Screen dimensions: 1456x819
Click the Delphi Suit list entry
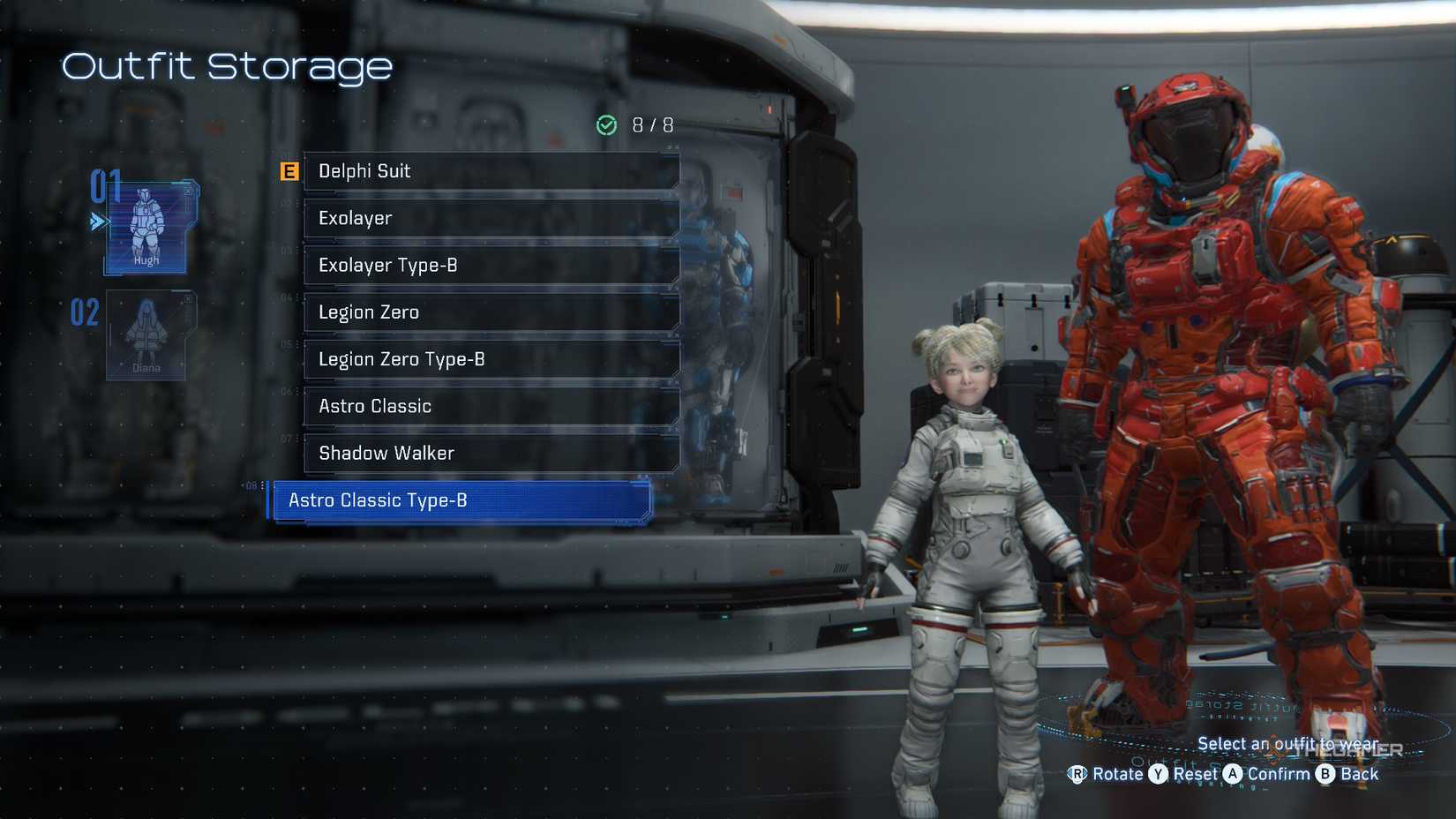pos(491,170)
